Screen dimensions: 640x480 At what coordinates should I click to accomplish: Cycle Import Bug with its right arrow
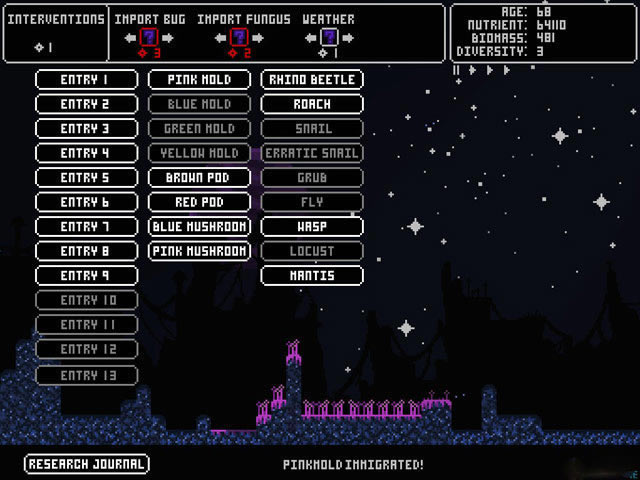click(170, 38)
